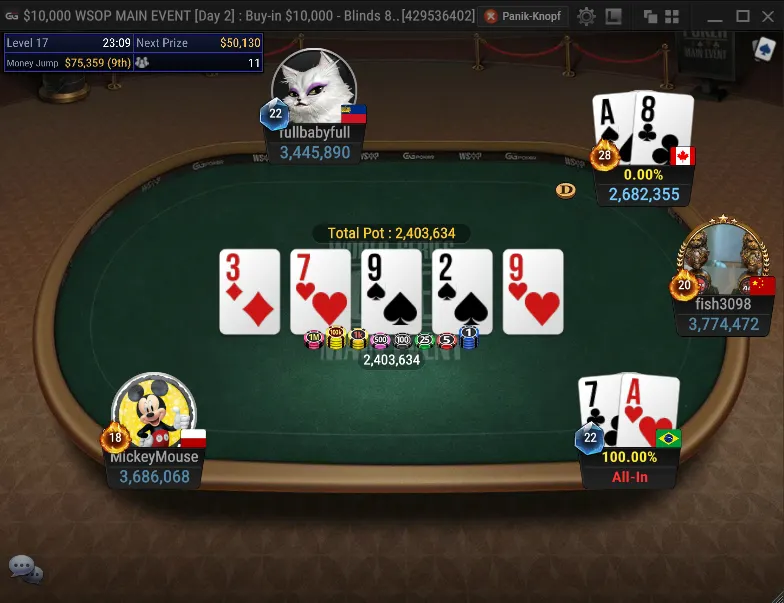
Task: Cascade tables with the overlapping squares icon
Action: (x=650, y=16)
